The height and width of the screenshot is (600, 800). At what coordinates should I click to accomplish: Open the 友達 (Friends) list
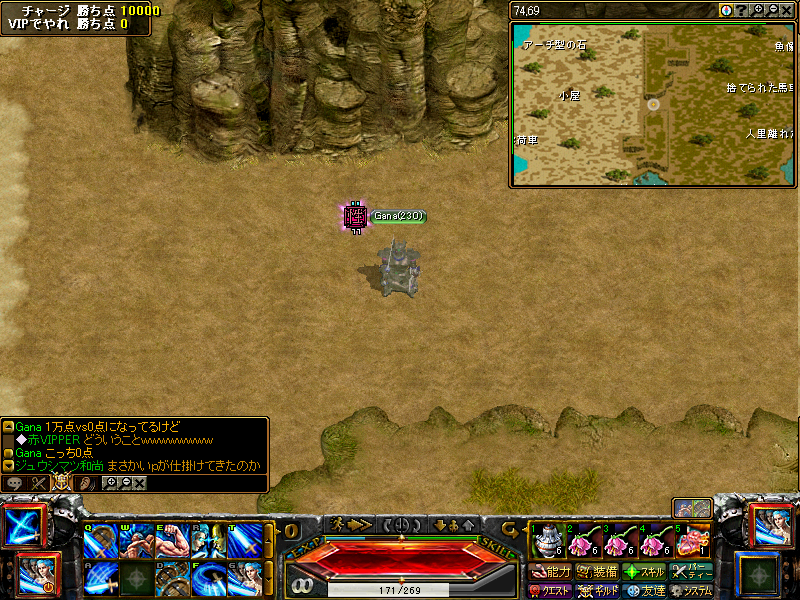[644, 591]
